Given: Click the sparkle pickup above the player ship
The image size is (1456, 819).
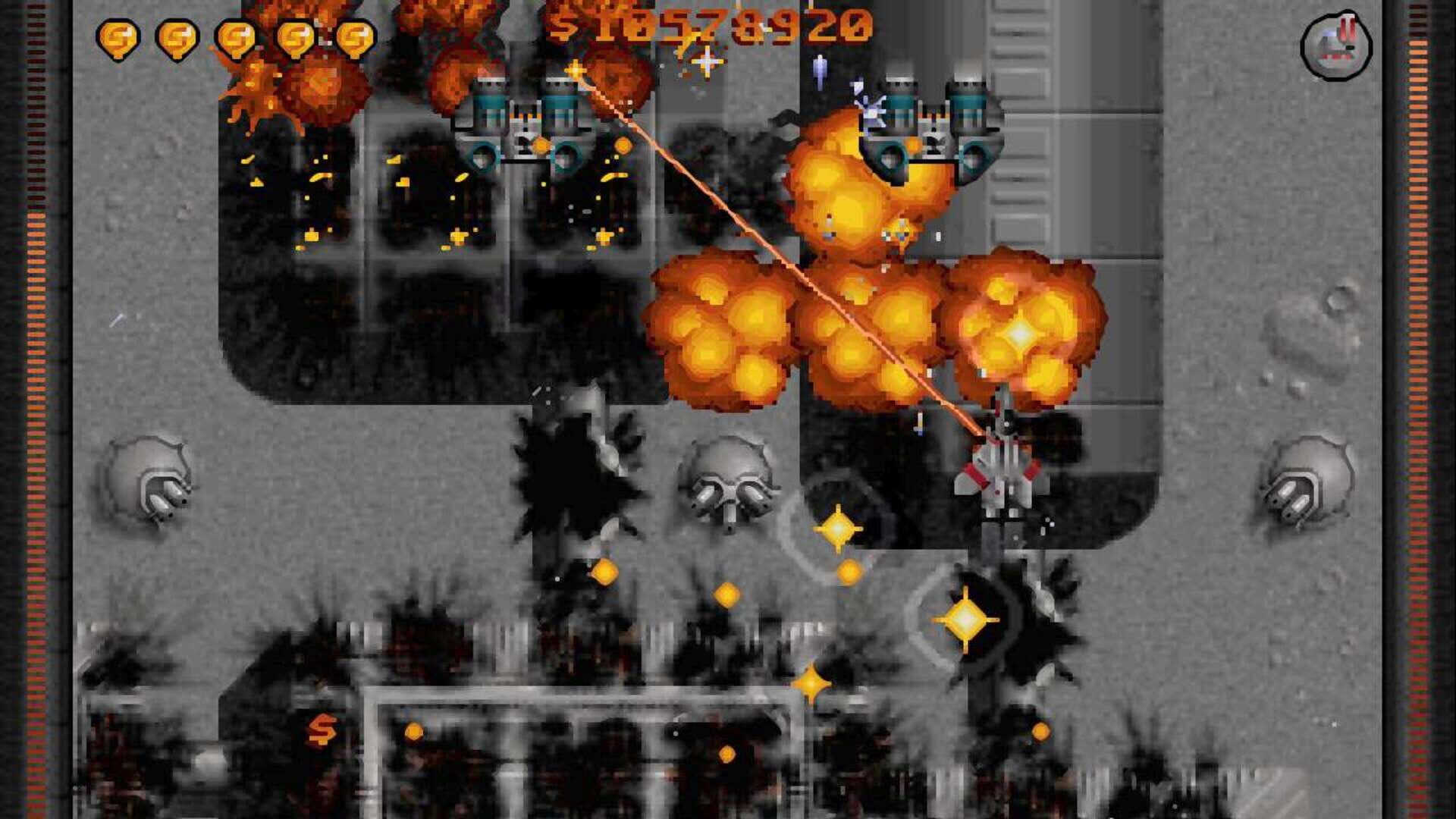Looking at the screenshot, I should (838, 527).
